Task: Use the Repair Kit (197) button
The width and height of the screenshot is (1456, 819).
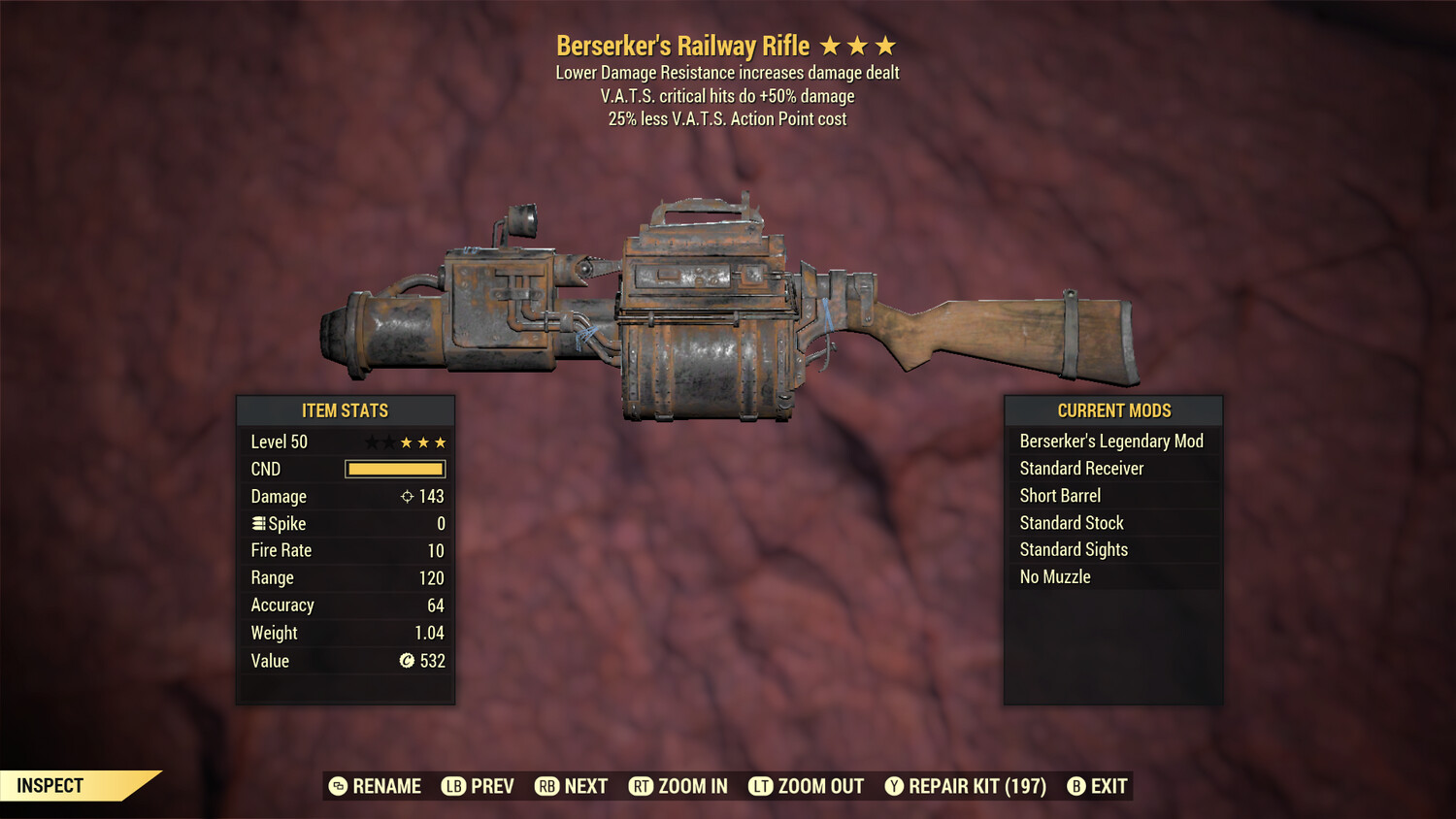Action: click(966, 786)
